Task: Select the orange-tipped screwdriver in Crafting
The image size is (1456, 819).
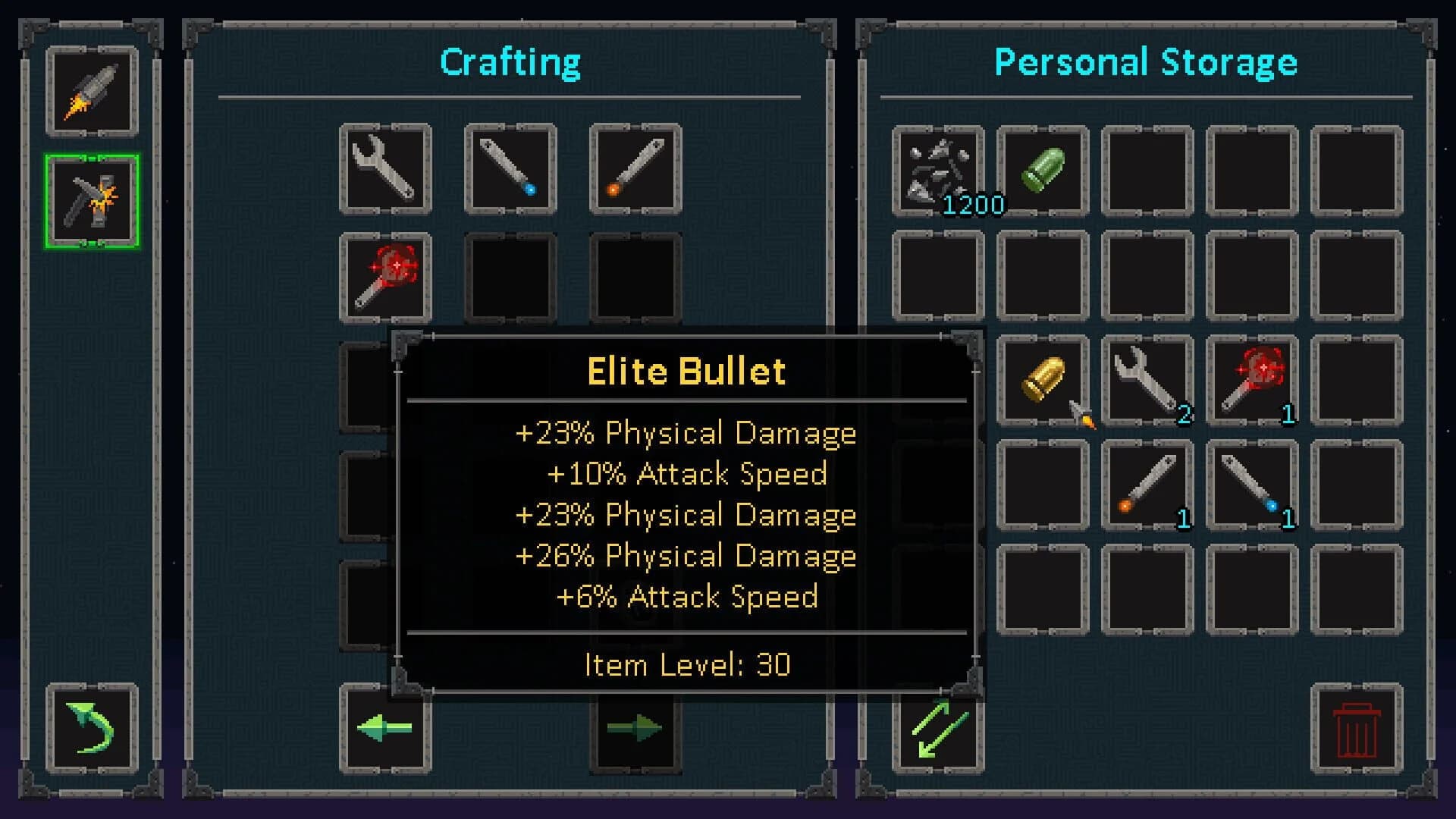Action: tap(634, 168)
